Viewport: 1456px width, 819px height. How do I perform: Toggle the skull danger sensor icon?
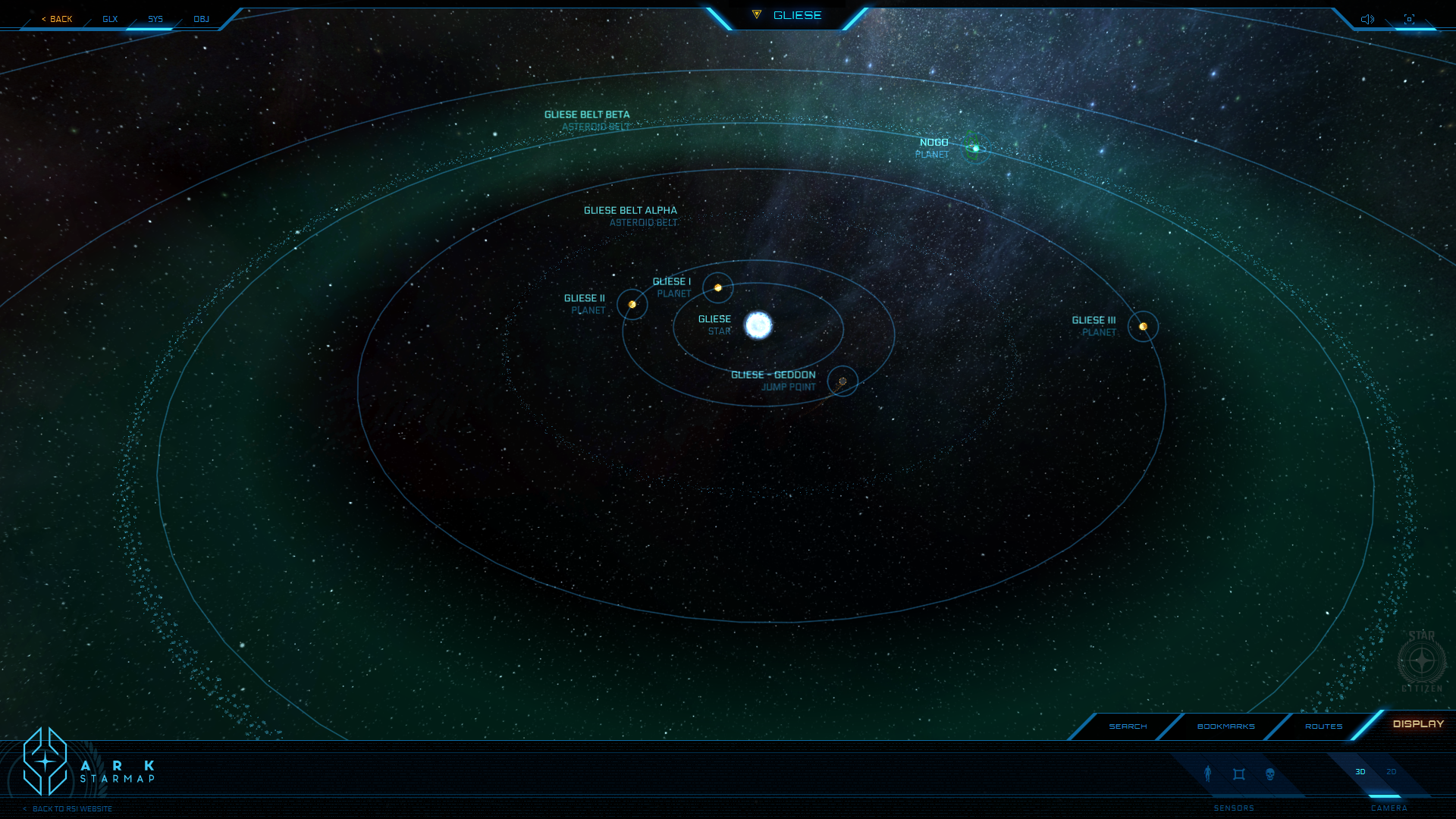[x=1270, y=774]
